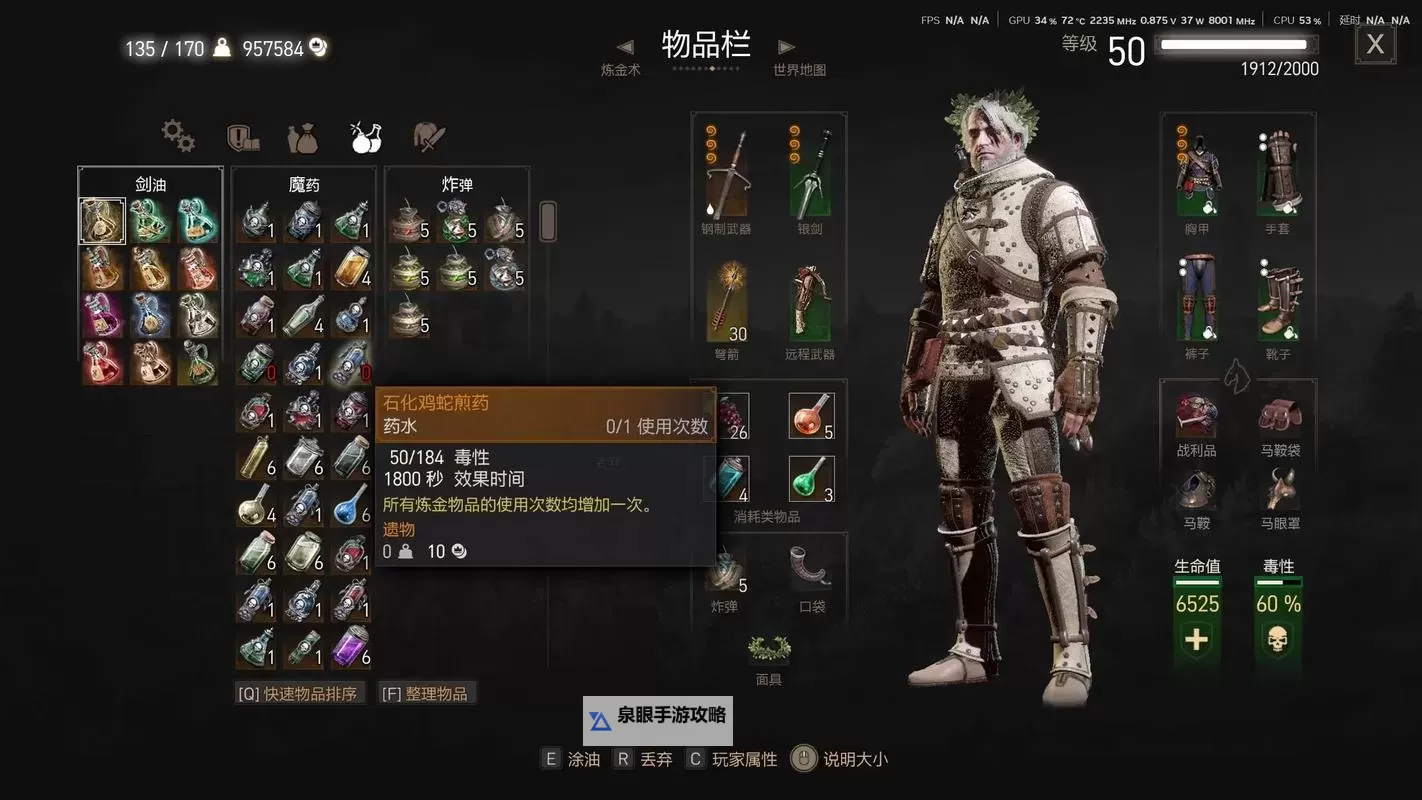The image size is (1422, 800).
Task: Open the weapons and armor filter icon
Action: pos(428,137)
